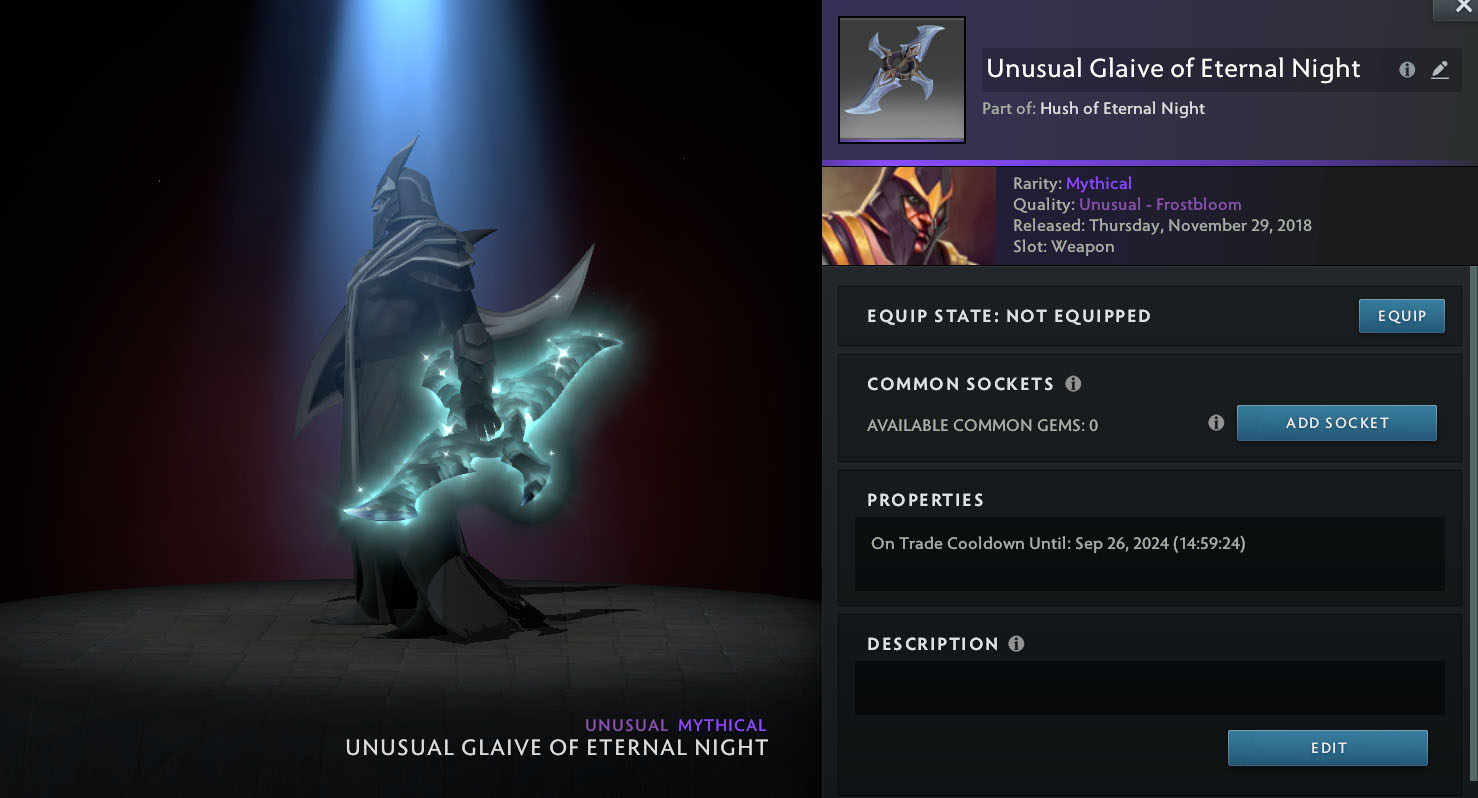Add a common socket to the item

click(x=1336, y=423)
